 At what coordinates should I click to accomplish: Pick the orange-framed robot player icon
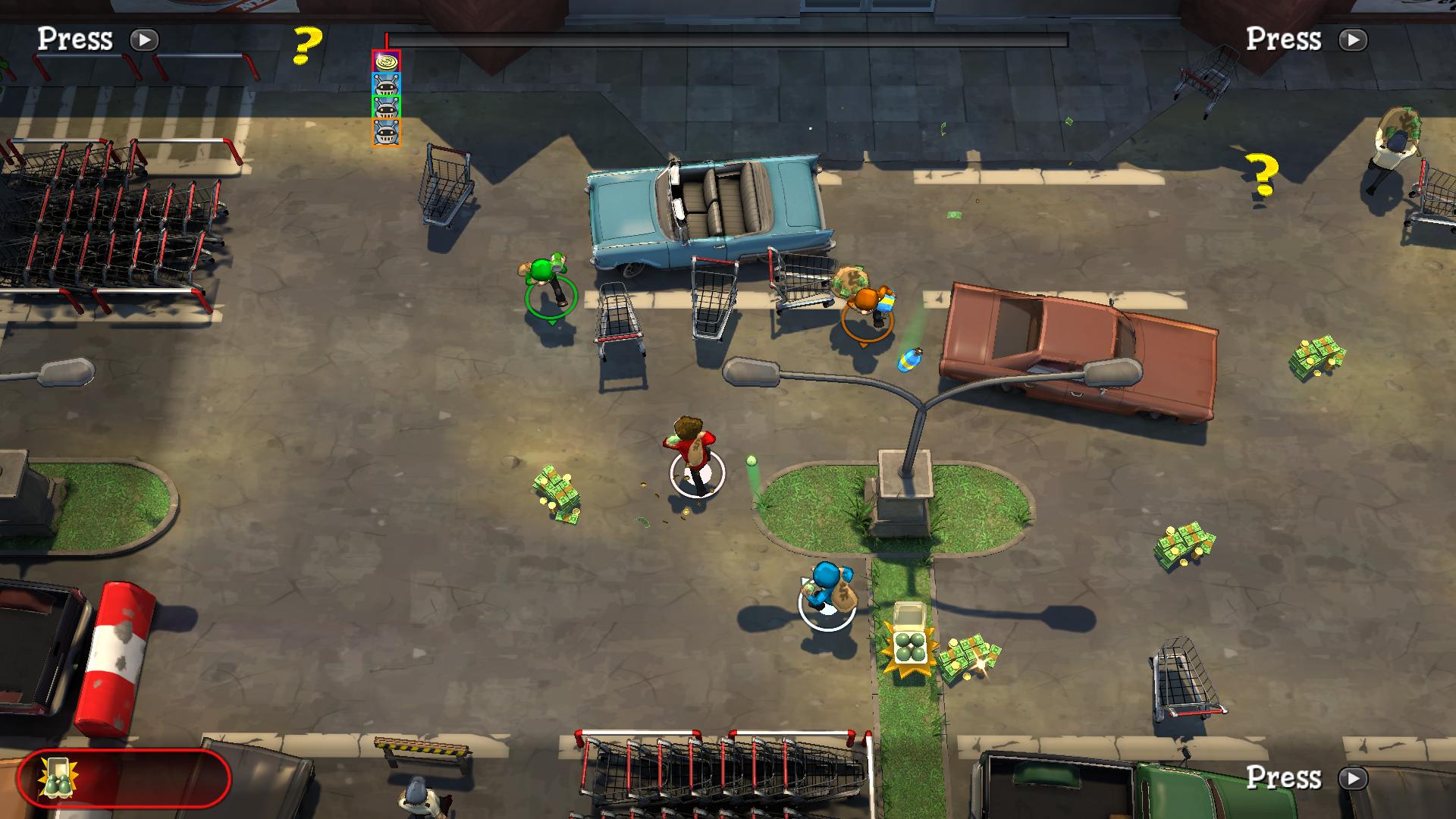[386, 132]
